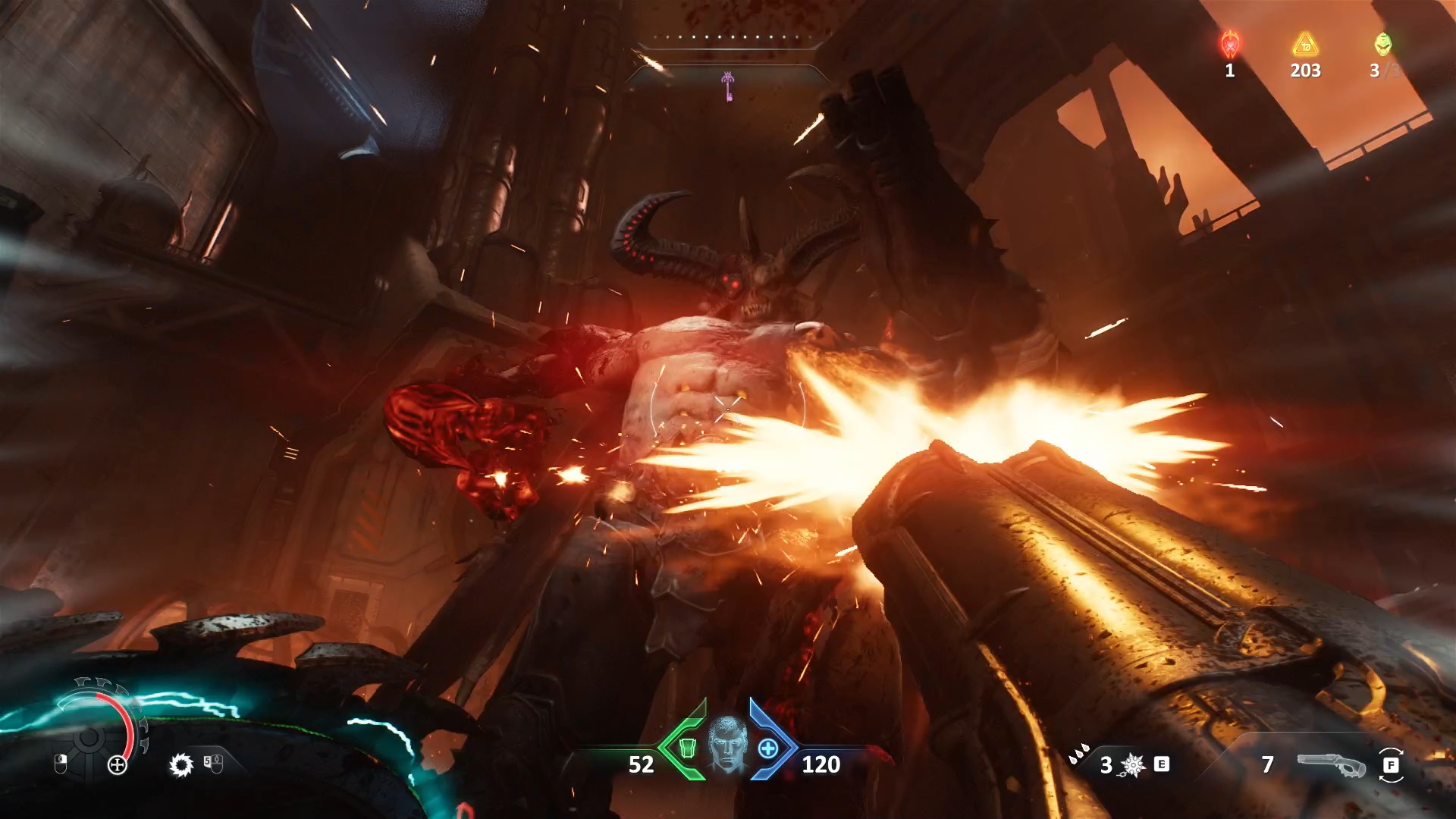Select the green armor icon
The image size is (1456, 819).
(x=687, y=748)
